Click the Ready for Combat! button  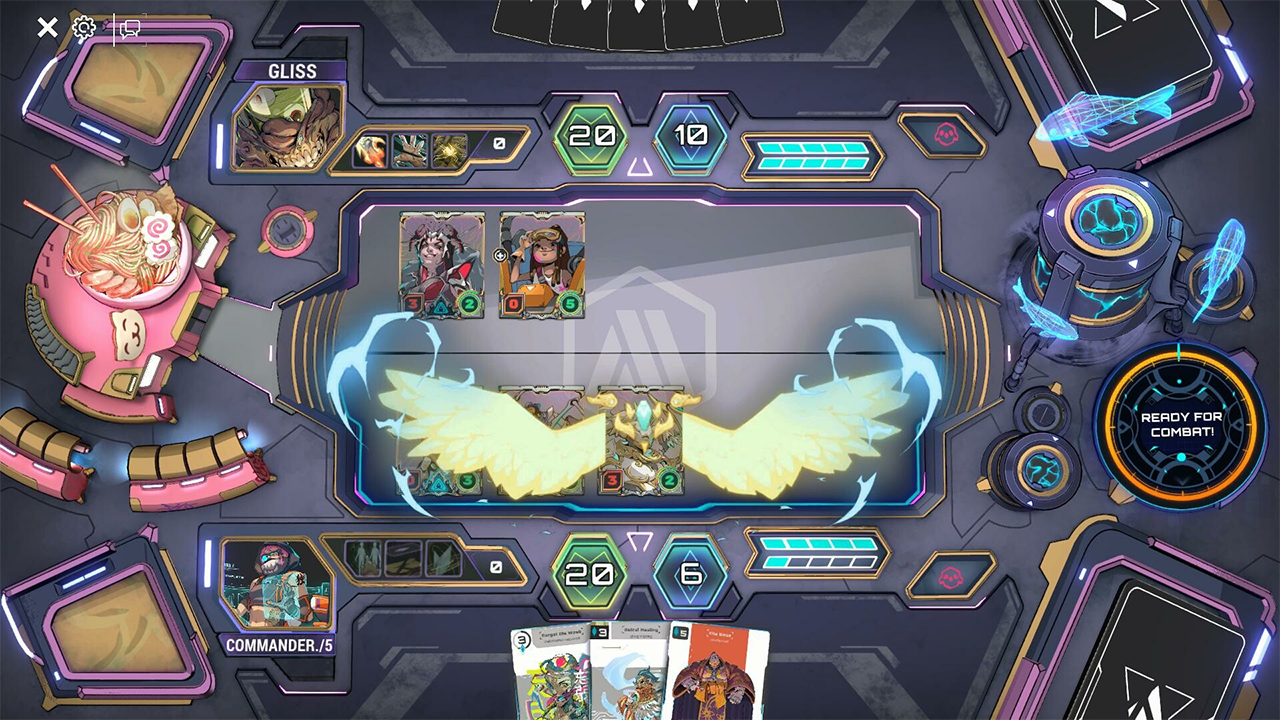coord(1180,426)
